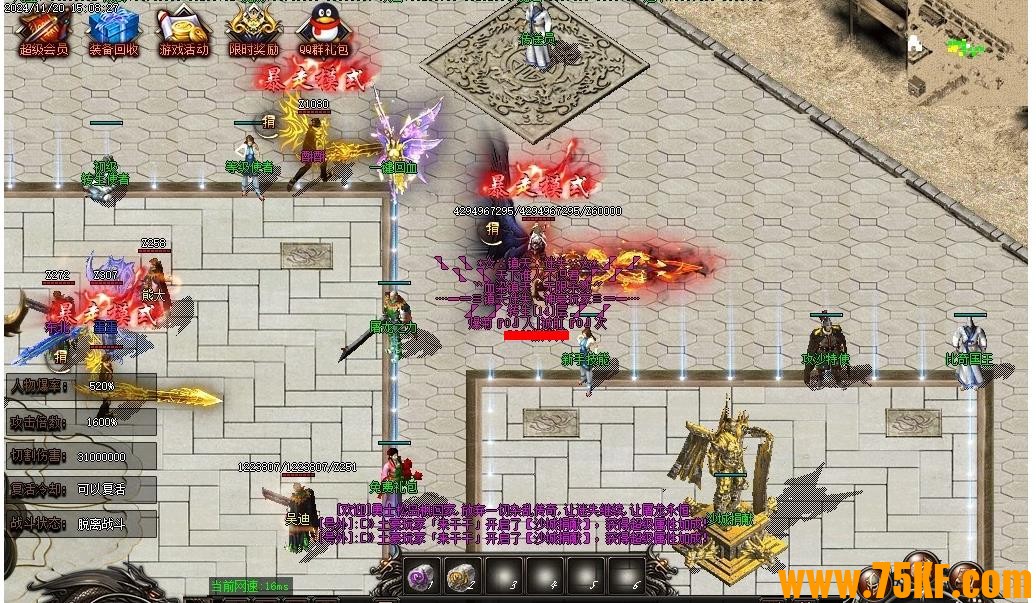Open the 限时奖励 timed rewards icon

(x=254, y=30)
